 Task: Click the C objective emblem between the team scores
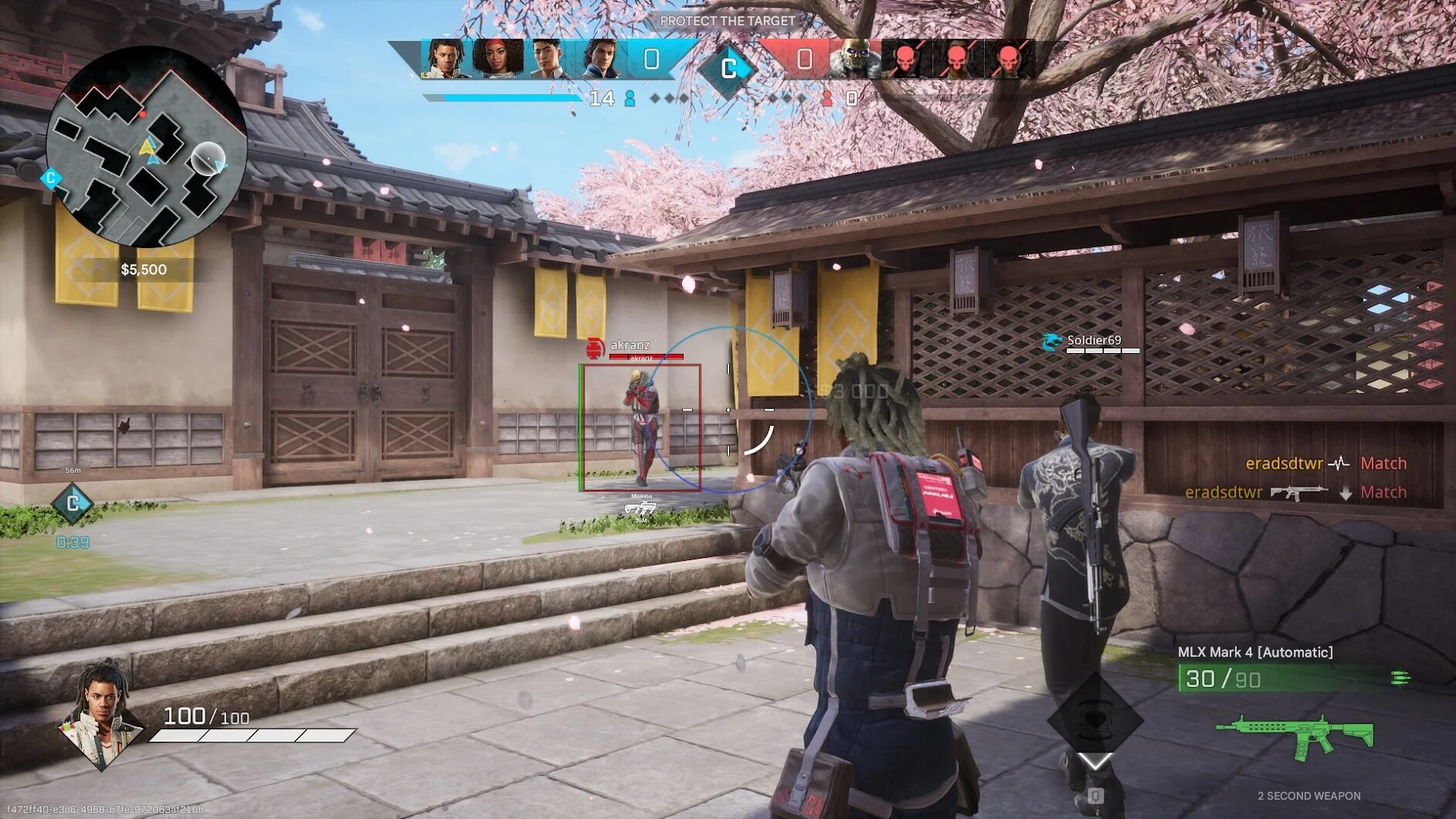tap(728, 69)
